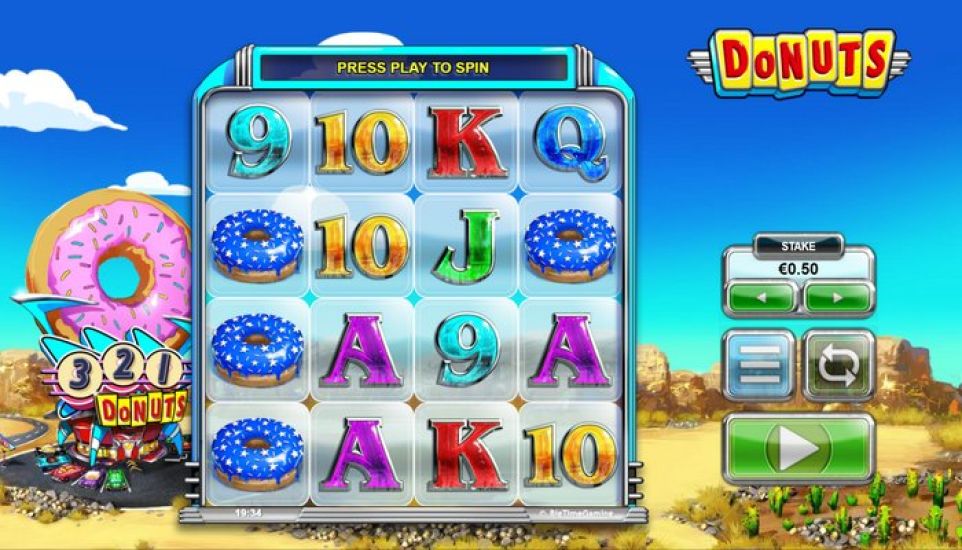The height and width of the screenshot is (550, 962).
Task: Increase the stake with the right arrow
Action: tap(837, 297)
